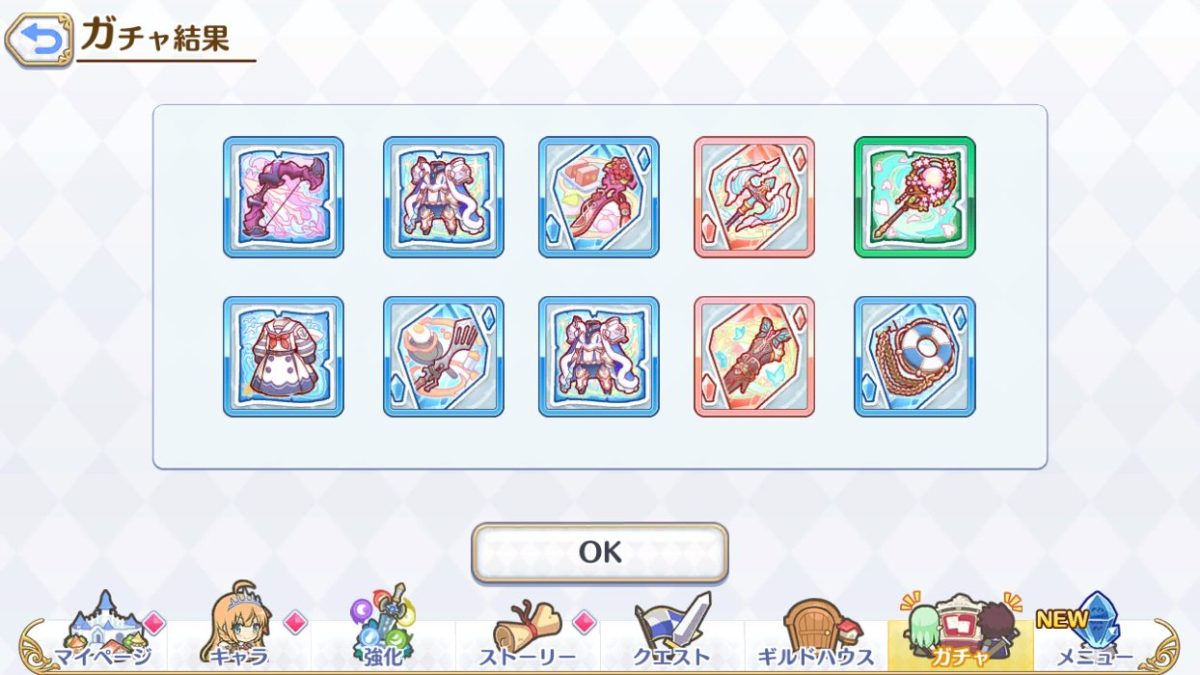
Task: Select the red-framed gauntlet item
Action: point(754,356)
